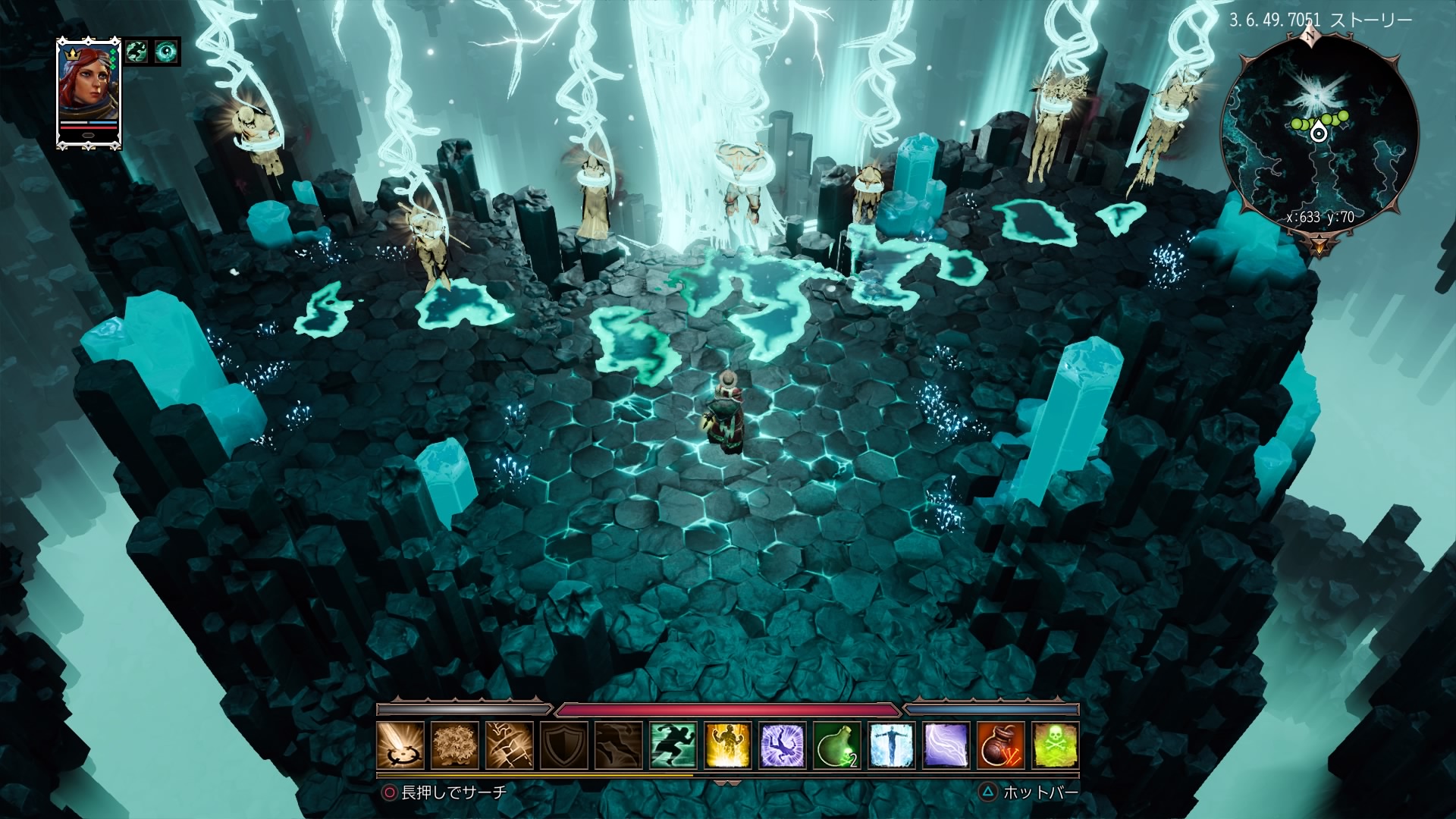The image size is (1456, 819).
Task: Open the circular minimap
Action: [1319, 136]
